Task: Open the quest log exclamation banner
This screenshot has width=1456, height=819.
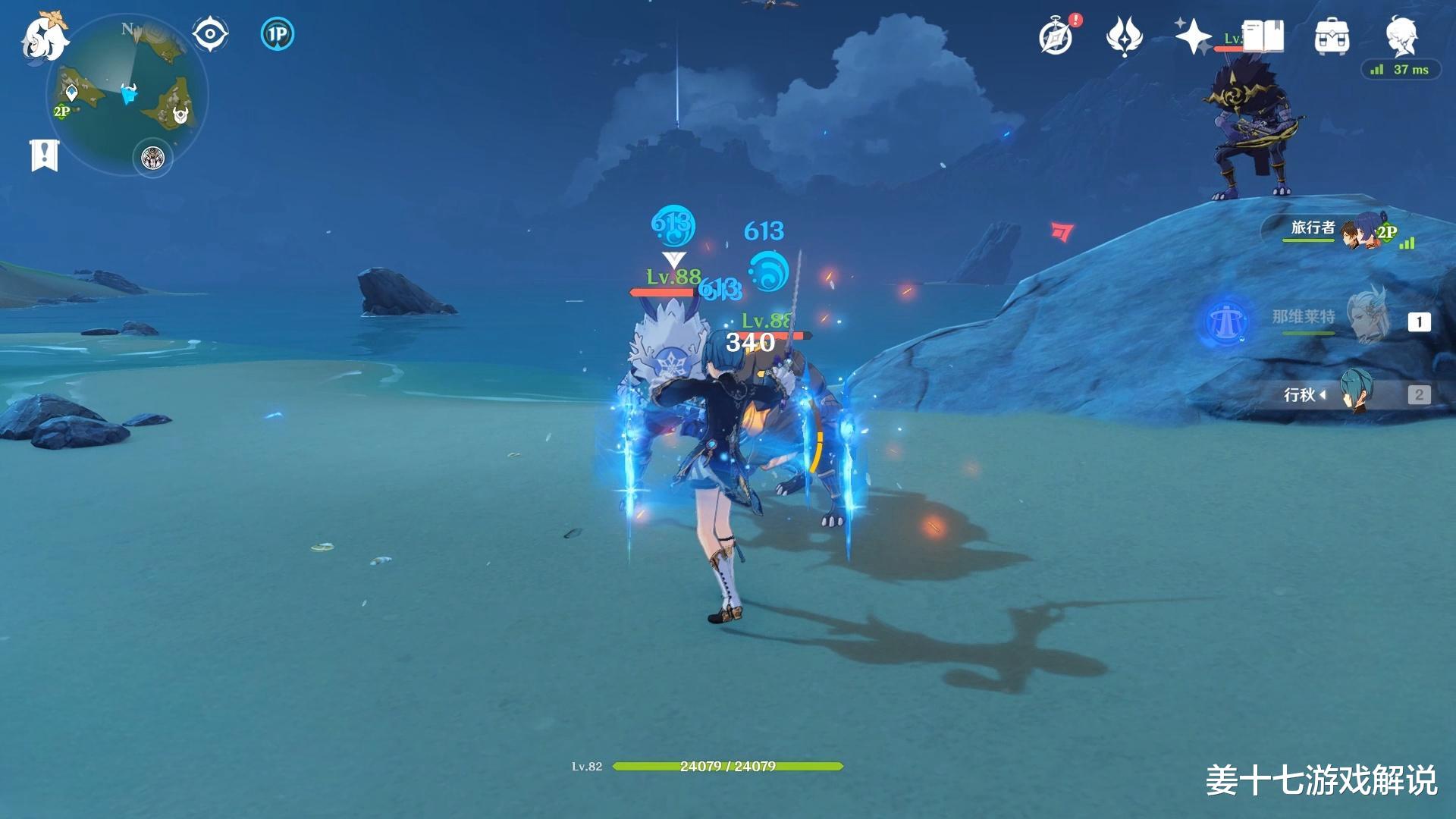Action: (x=44, y=155)
